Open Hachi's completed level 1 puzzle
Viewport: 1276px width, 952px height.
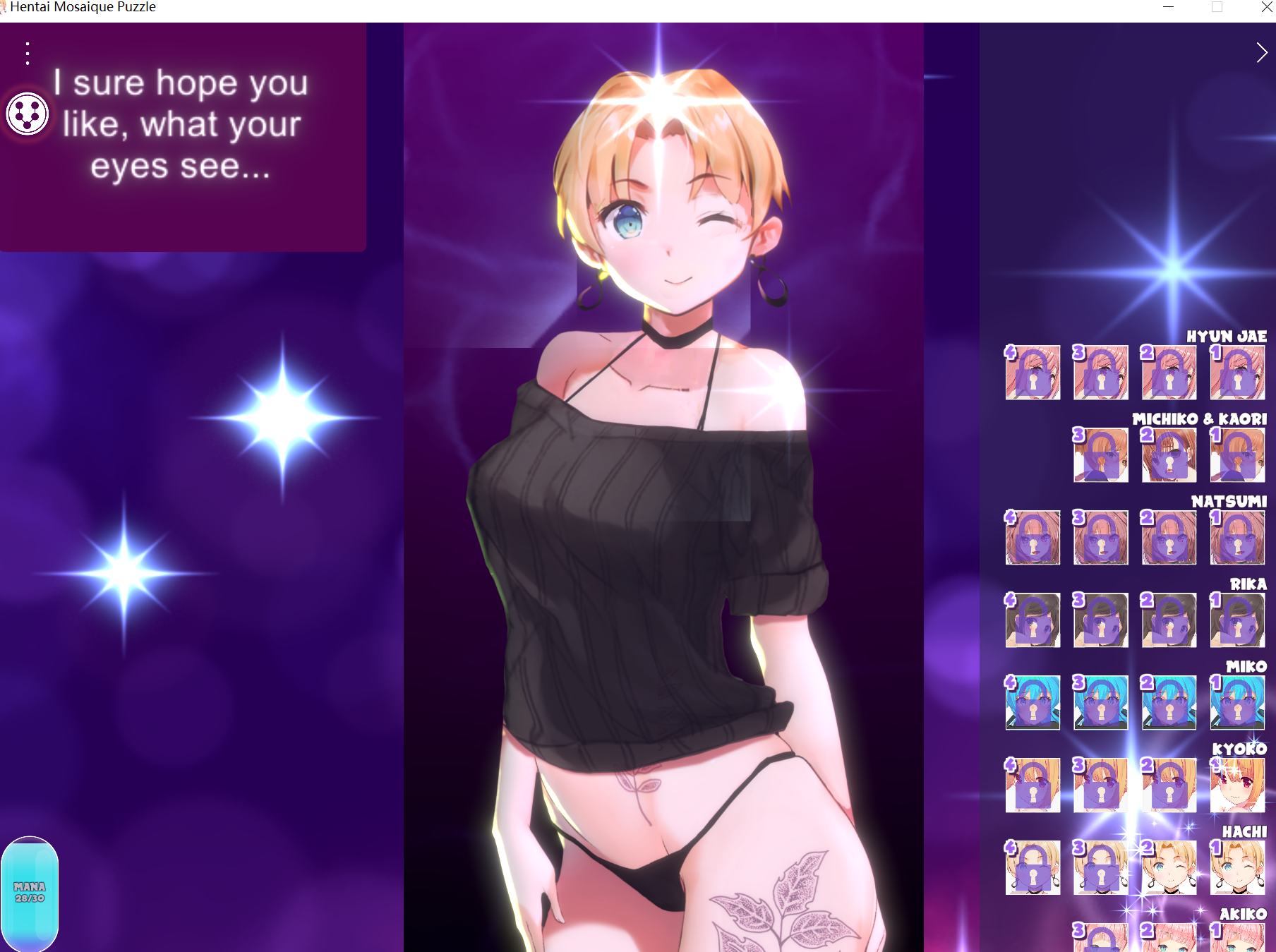point(1237,868)
